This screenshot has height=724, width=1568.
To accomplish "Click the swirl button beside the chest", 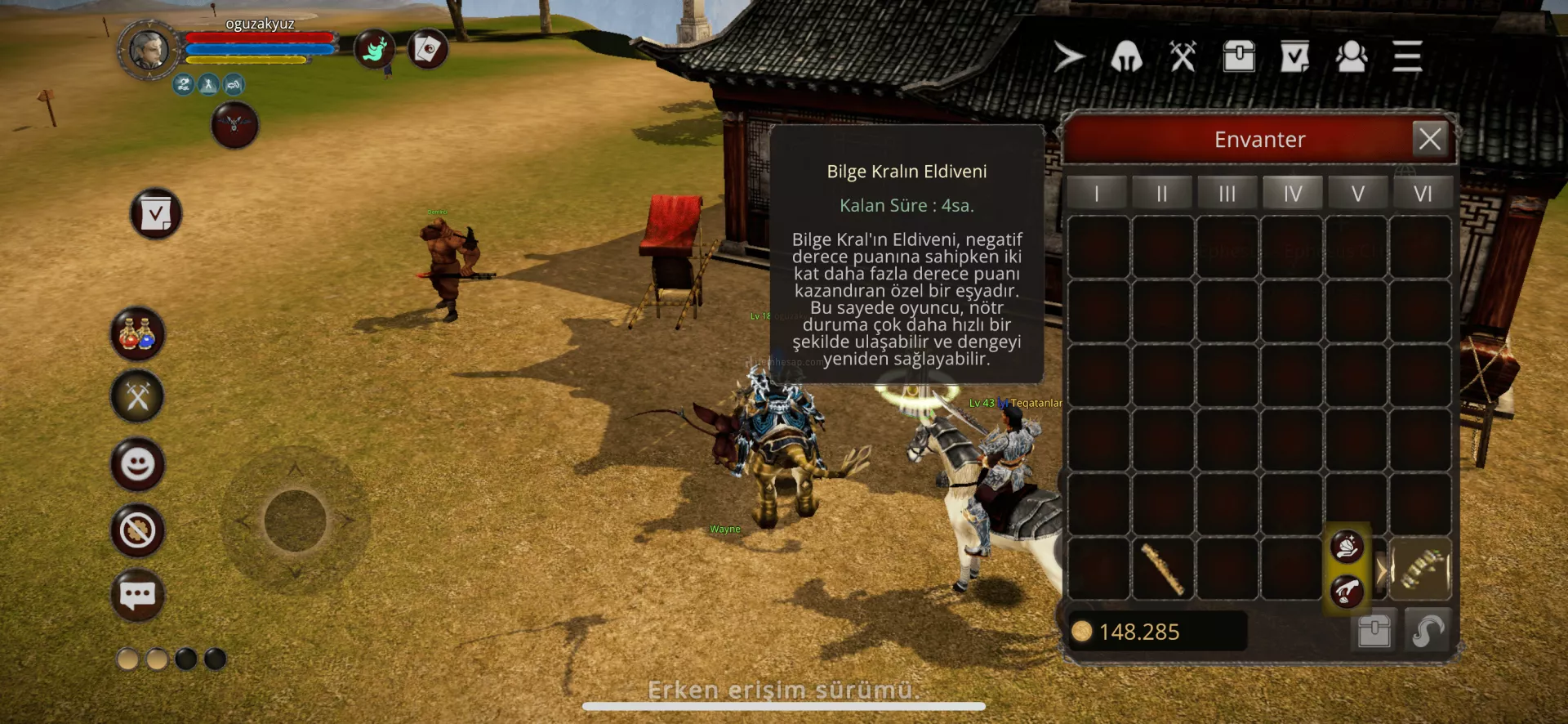I will (1428, 631).
